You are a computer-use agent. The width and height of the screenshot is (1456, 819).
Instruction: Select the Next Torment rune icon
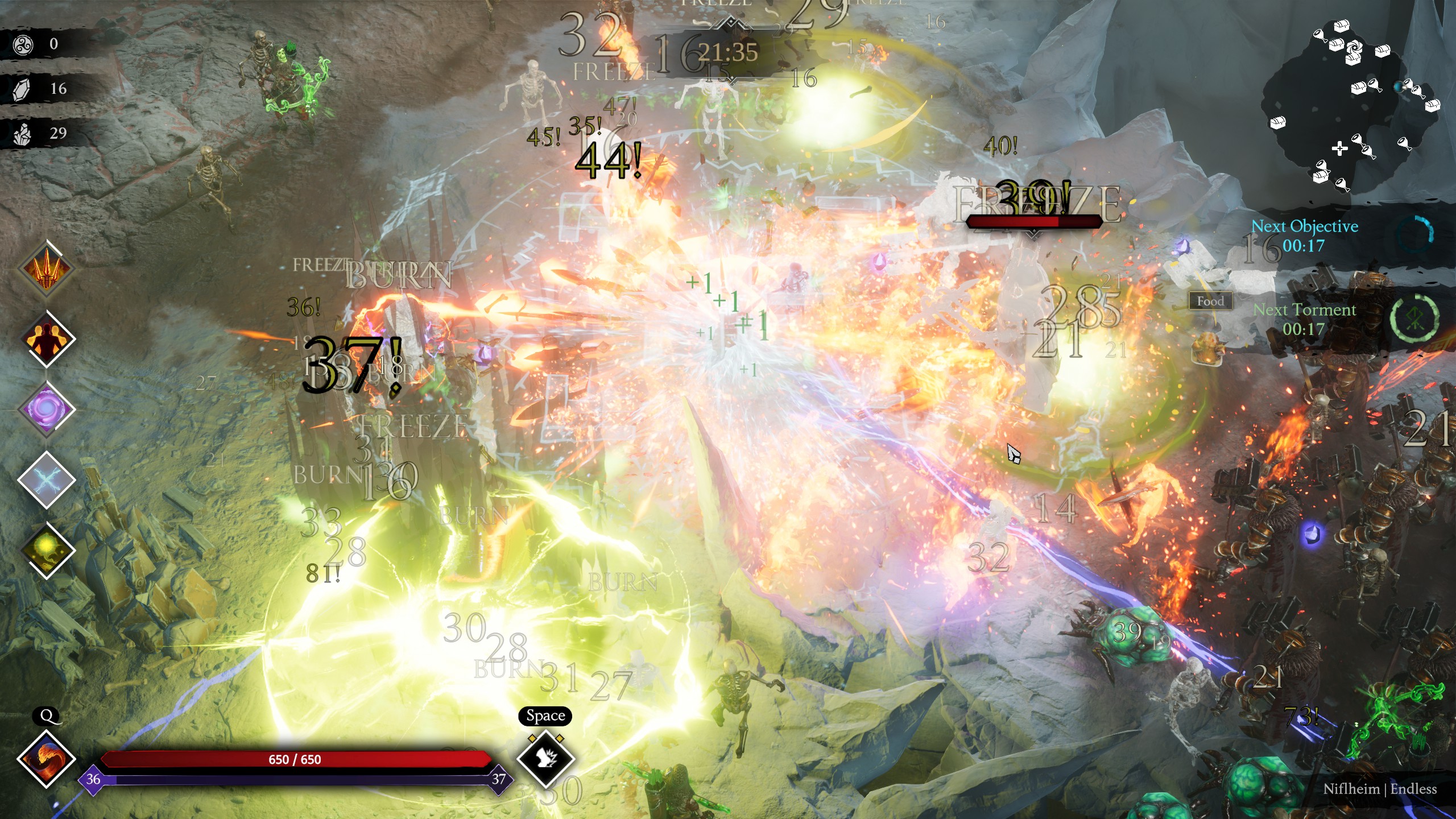tap(1414, 318)
